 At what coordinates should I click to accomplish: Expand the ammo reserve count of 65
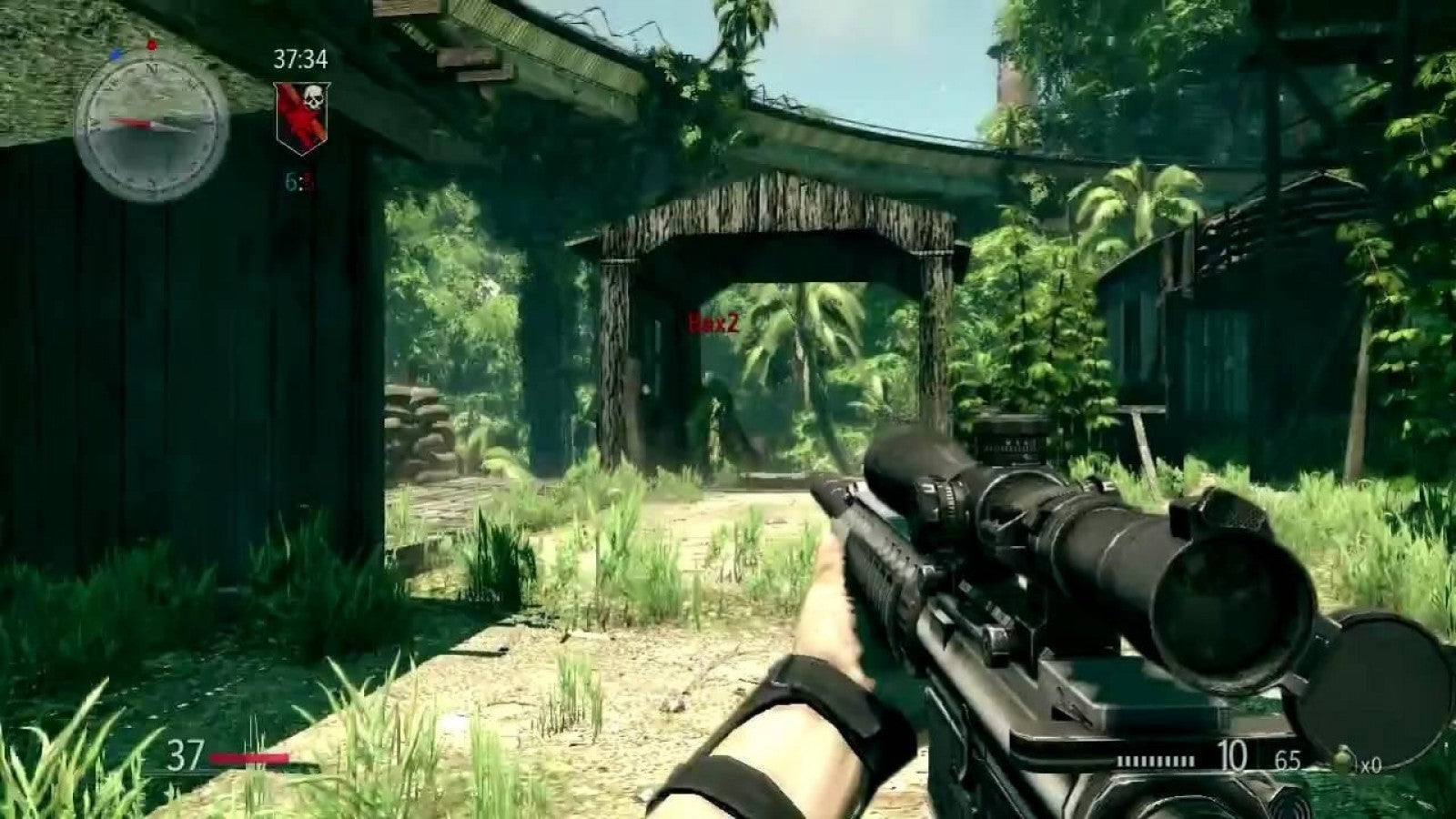(1288, 760)
